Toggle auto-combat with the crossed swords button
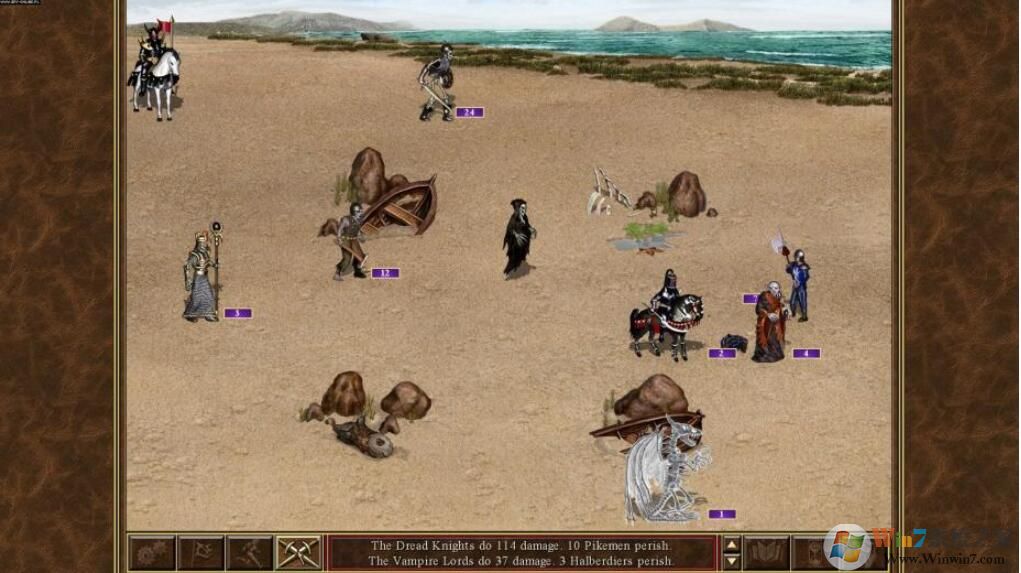 (298, 553)
